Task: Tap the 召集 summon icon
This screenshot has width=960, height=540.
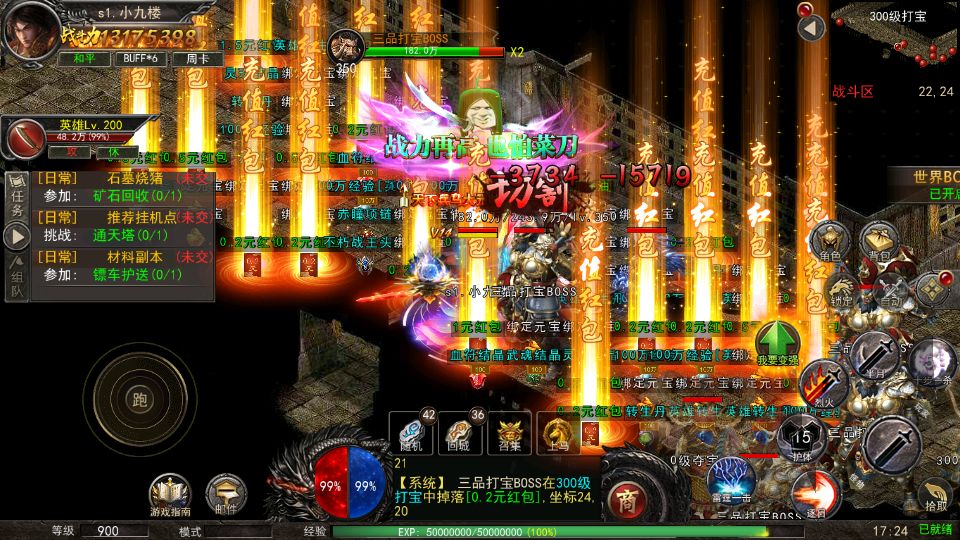Action: [510, 433]
